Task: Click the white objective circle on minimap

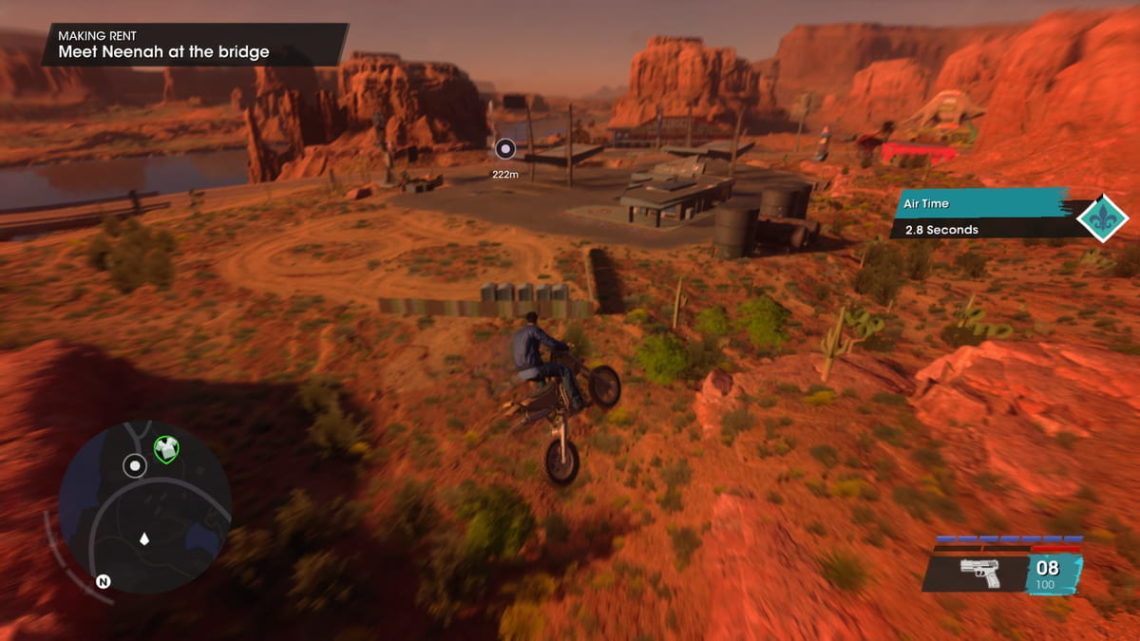Action: pos(134,465)
